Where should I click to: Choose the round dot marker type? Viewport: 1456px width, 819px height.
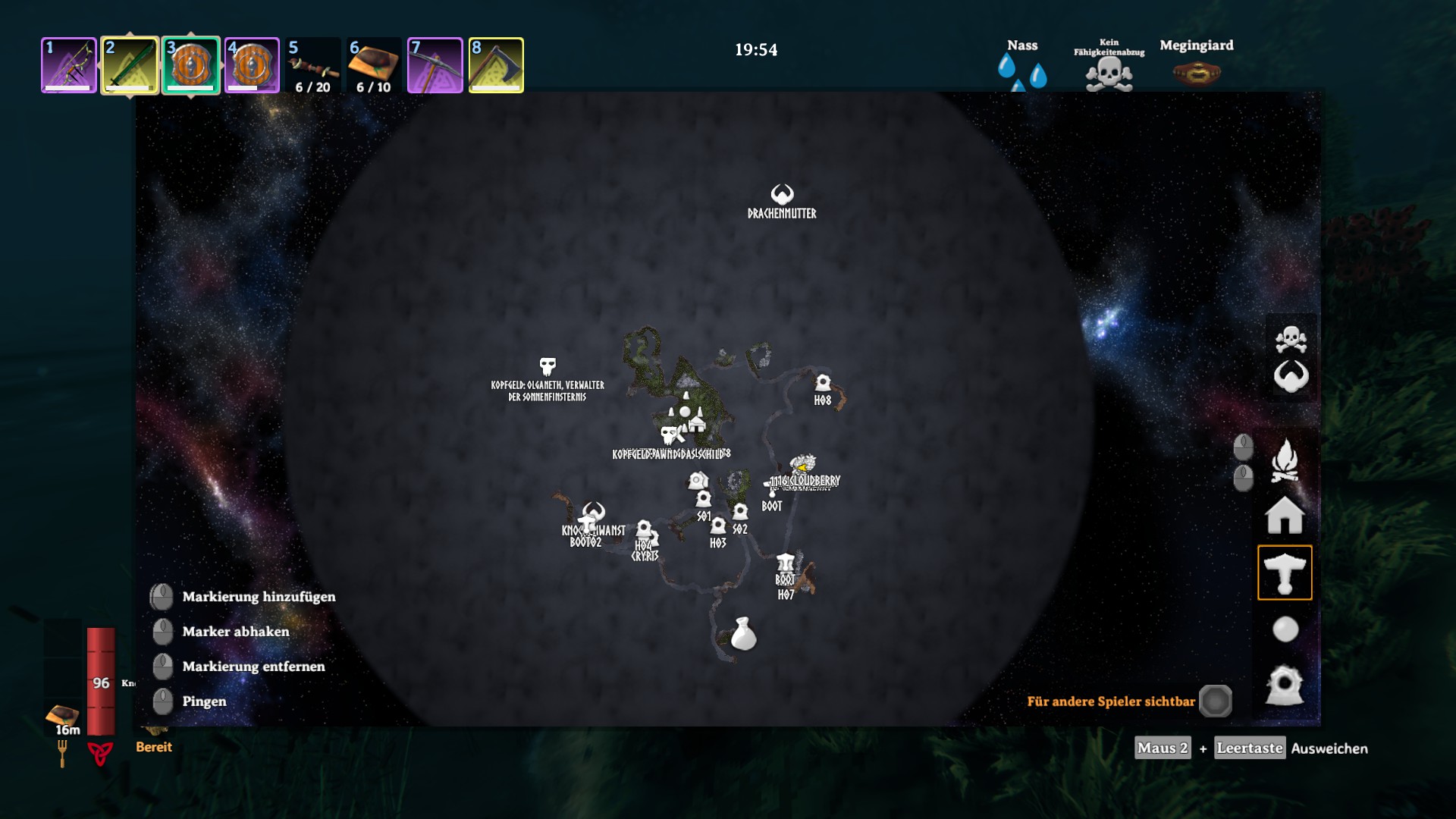(1285, 629)
